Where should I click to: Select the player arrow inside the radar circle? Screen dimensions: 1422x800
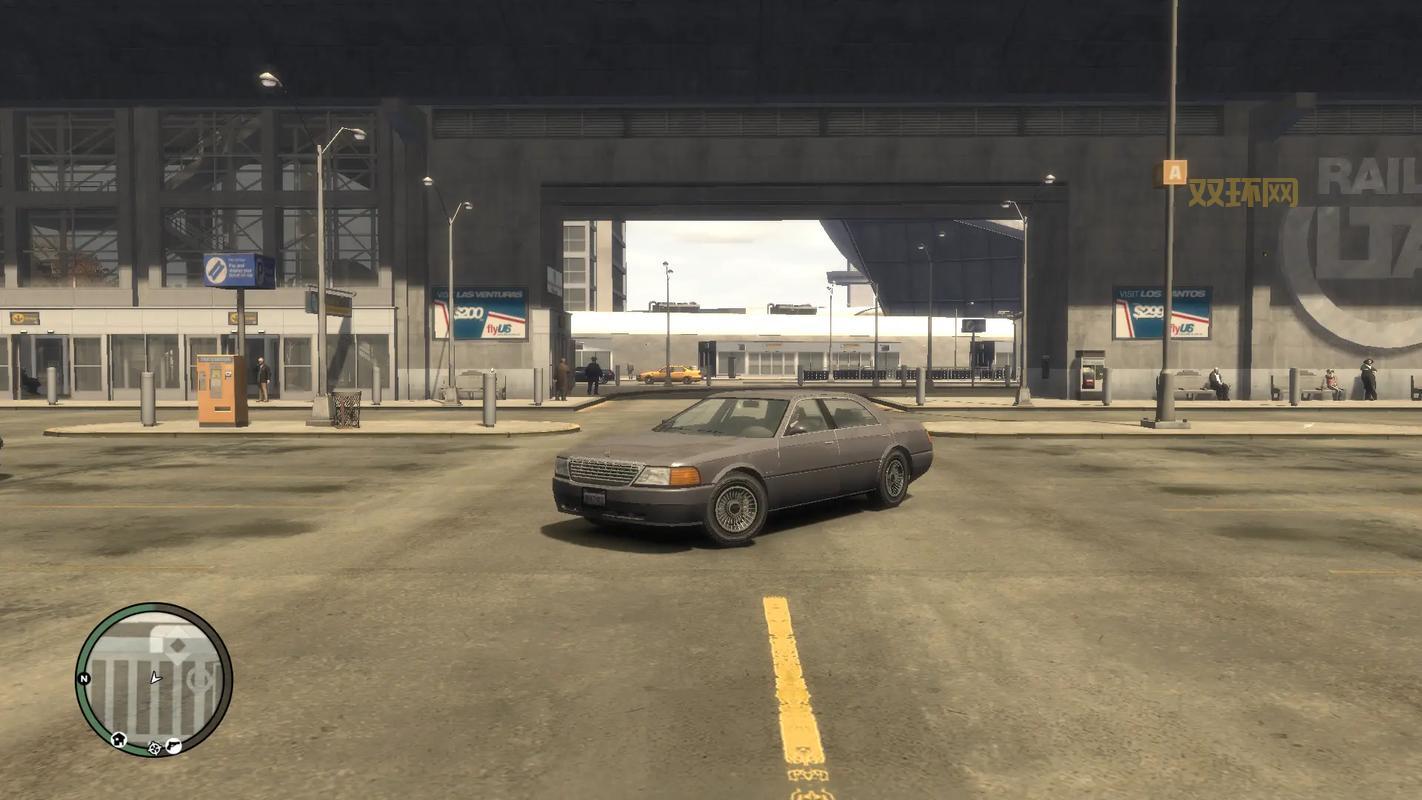(155, 678)
